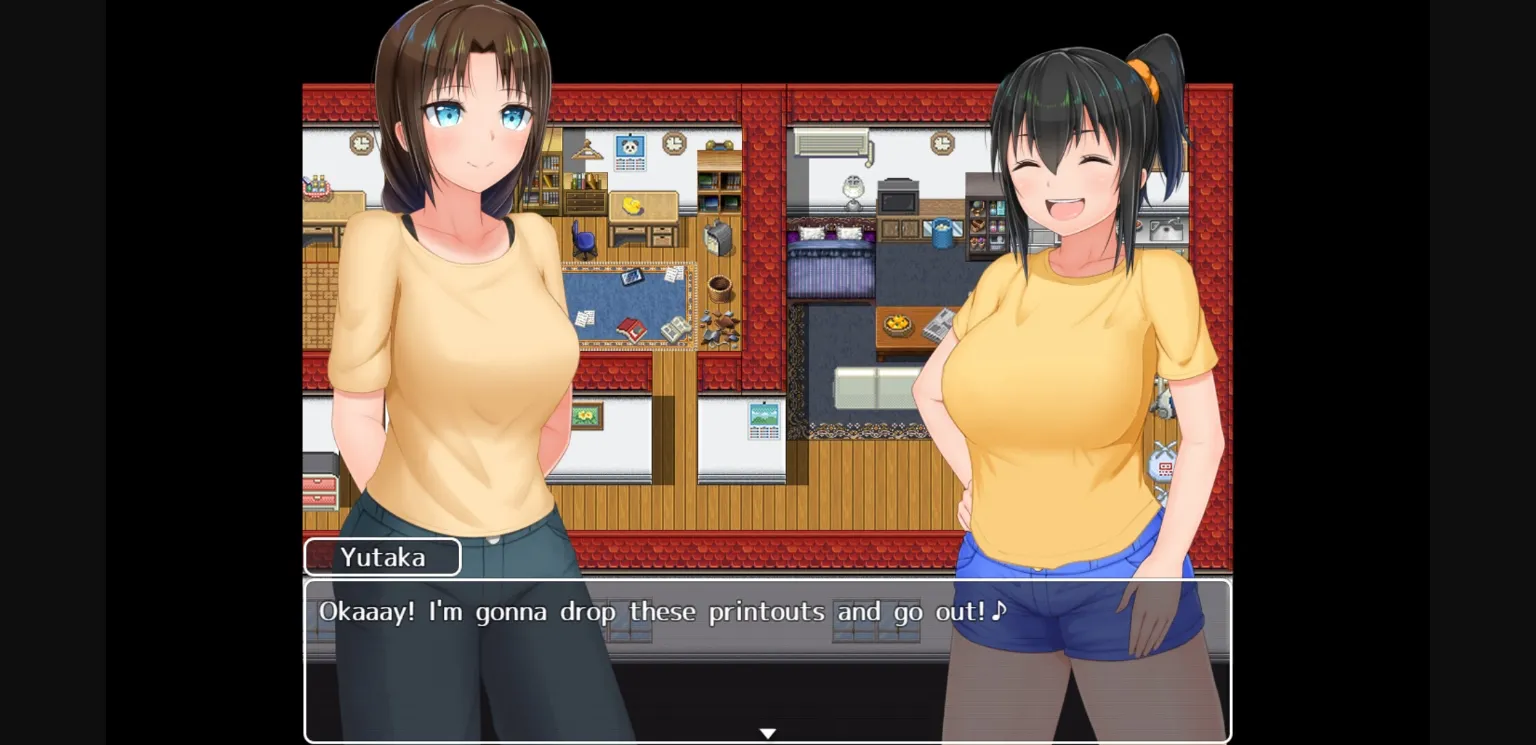This screenshot has height=745, width=1536.
Task: Select the Yutaka name box
Action: [x=383, y=557]
